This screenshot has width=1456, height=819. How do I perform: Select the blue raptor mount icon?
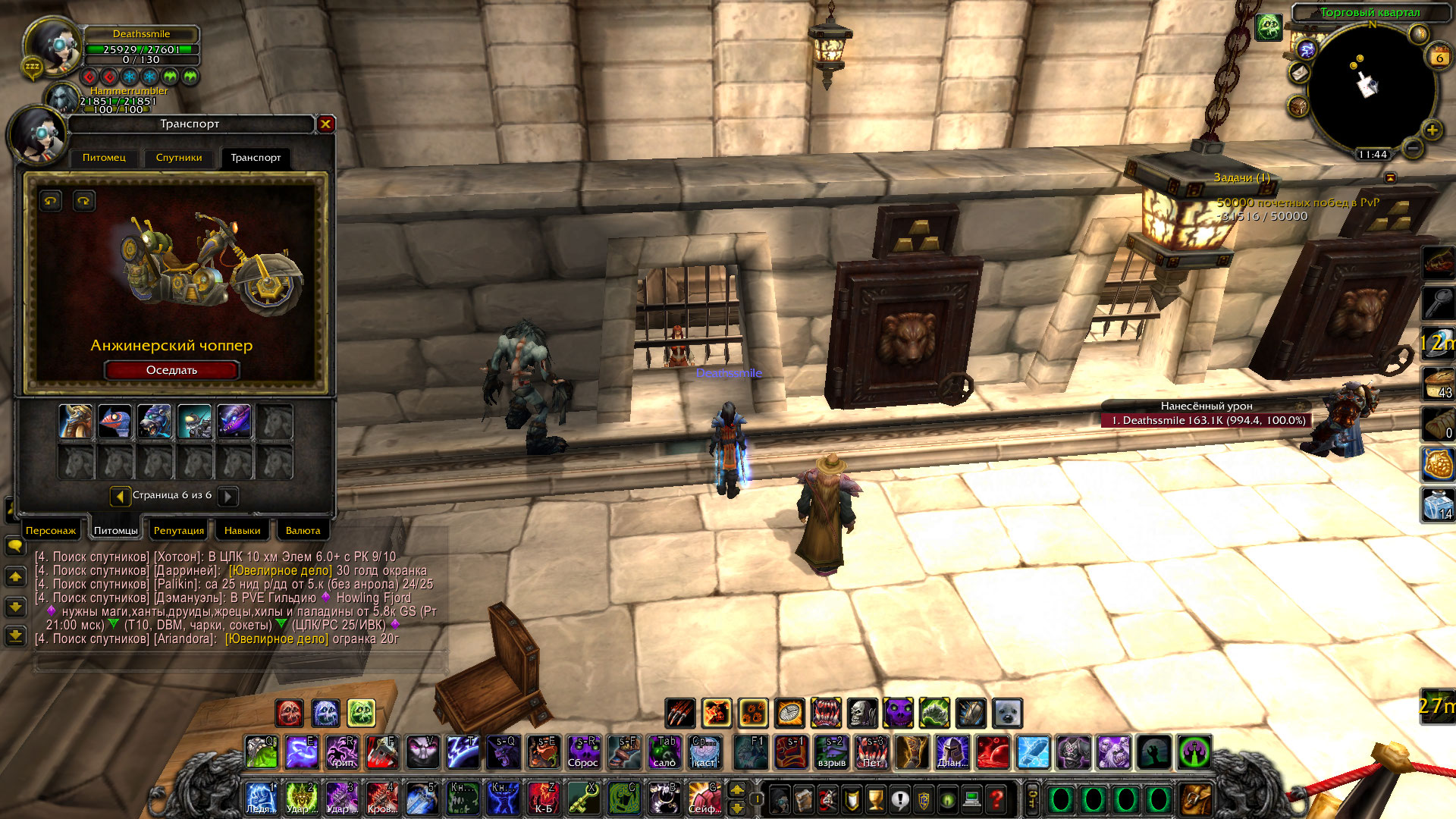pyautogui.click(x=115, y=421)
